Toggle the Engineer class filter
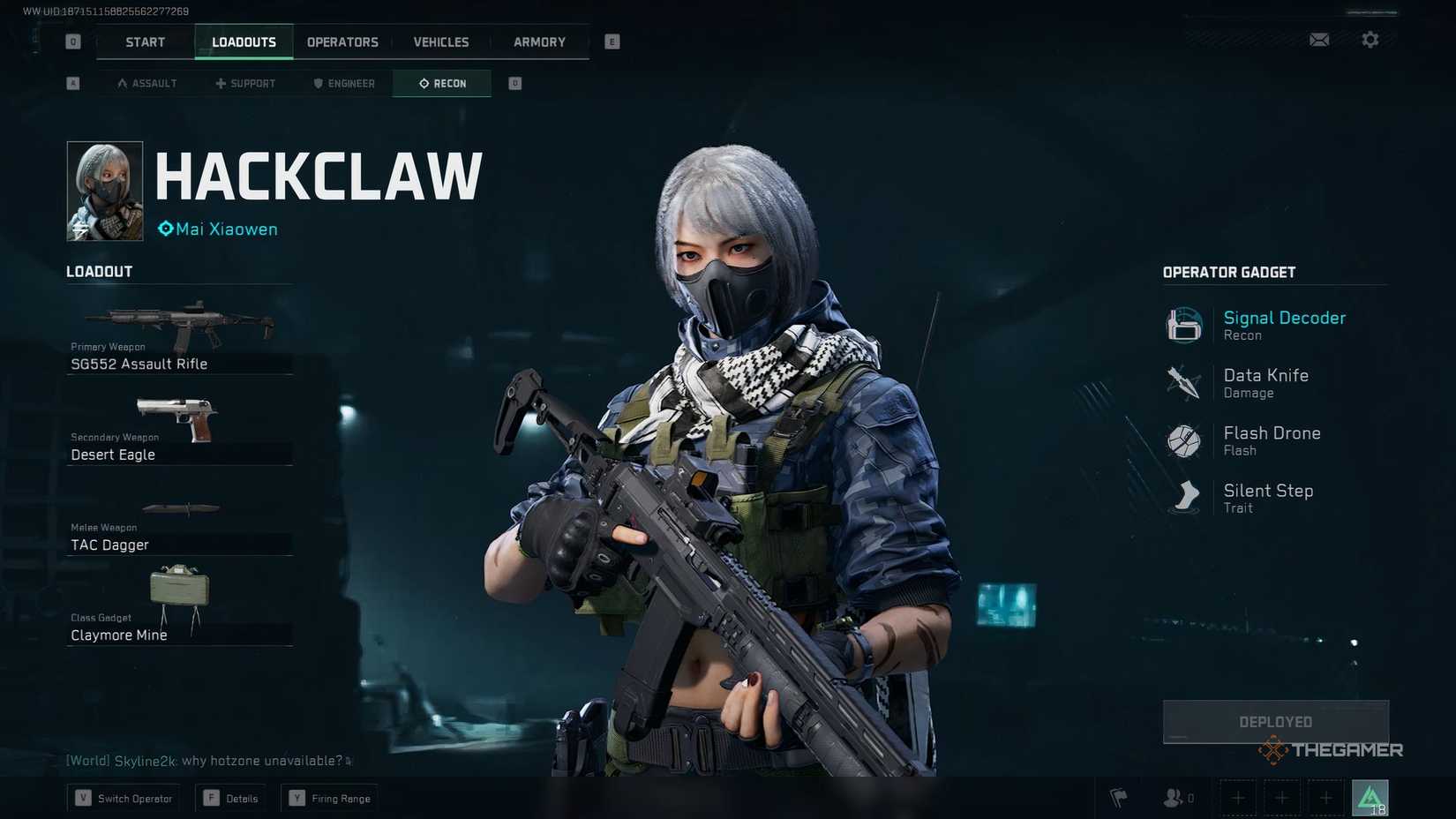1456x819 pixels. tap(343, 83)
